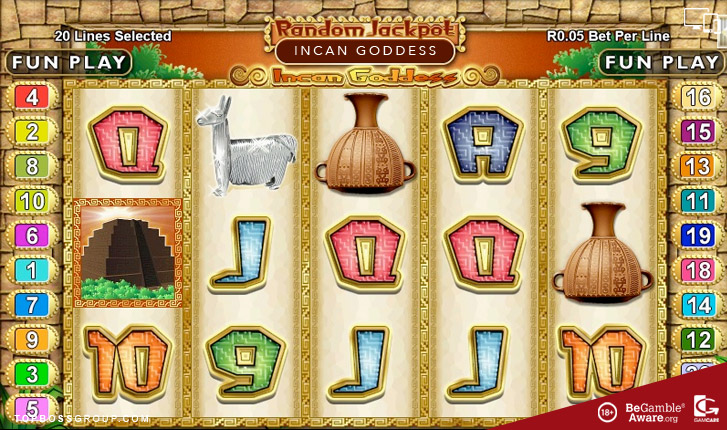727x430 pixels.
Task: Choose payline number 1
Action: click(x=31, y=270)
